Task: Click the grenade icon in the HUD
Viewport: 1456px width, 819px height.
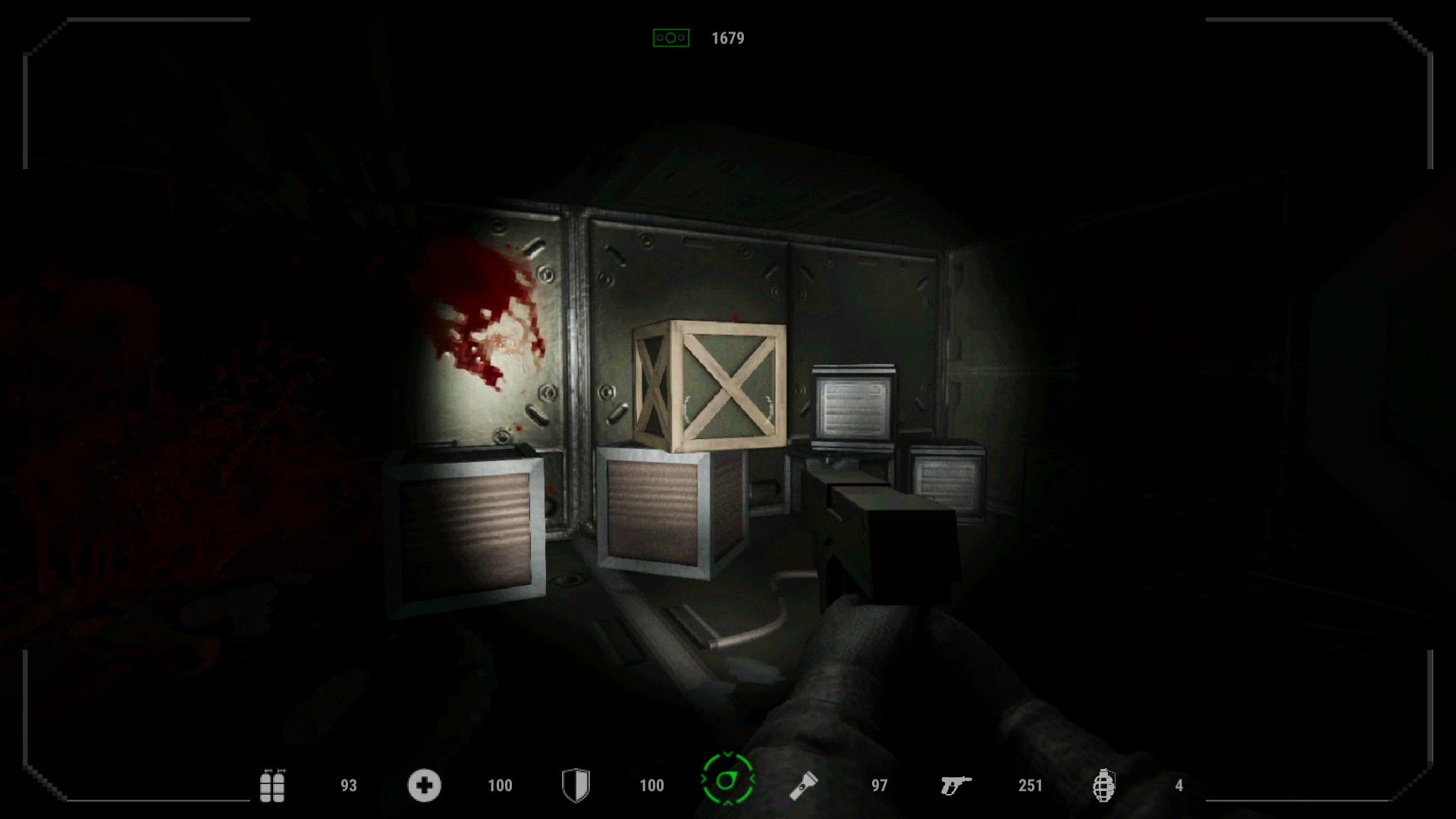Action: click(1106, 786)
